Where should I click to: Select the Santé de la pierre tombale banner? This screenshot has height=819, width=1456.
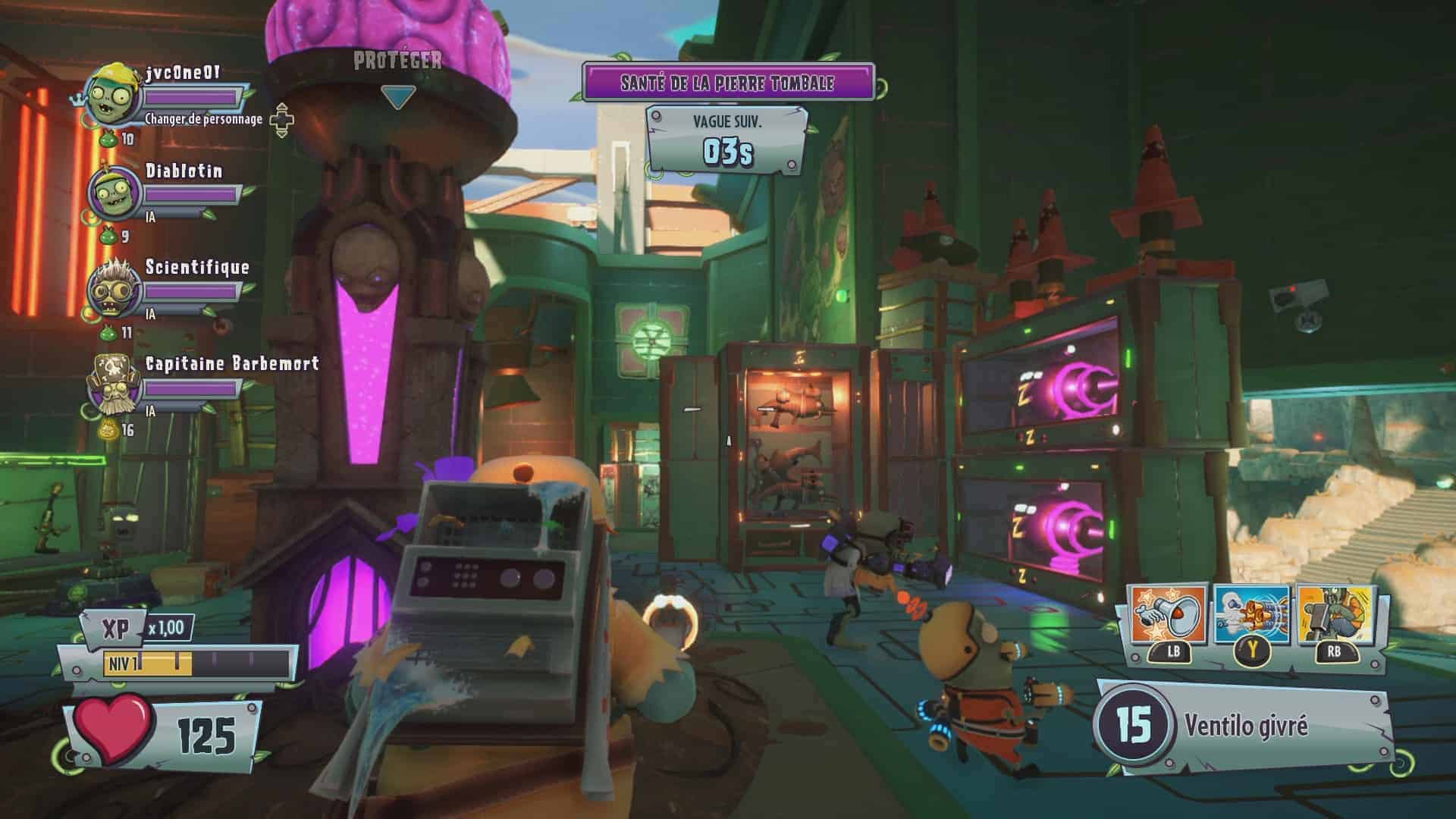728,83
